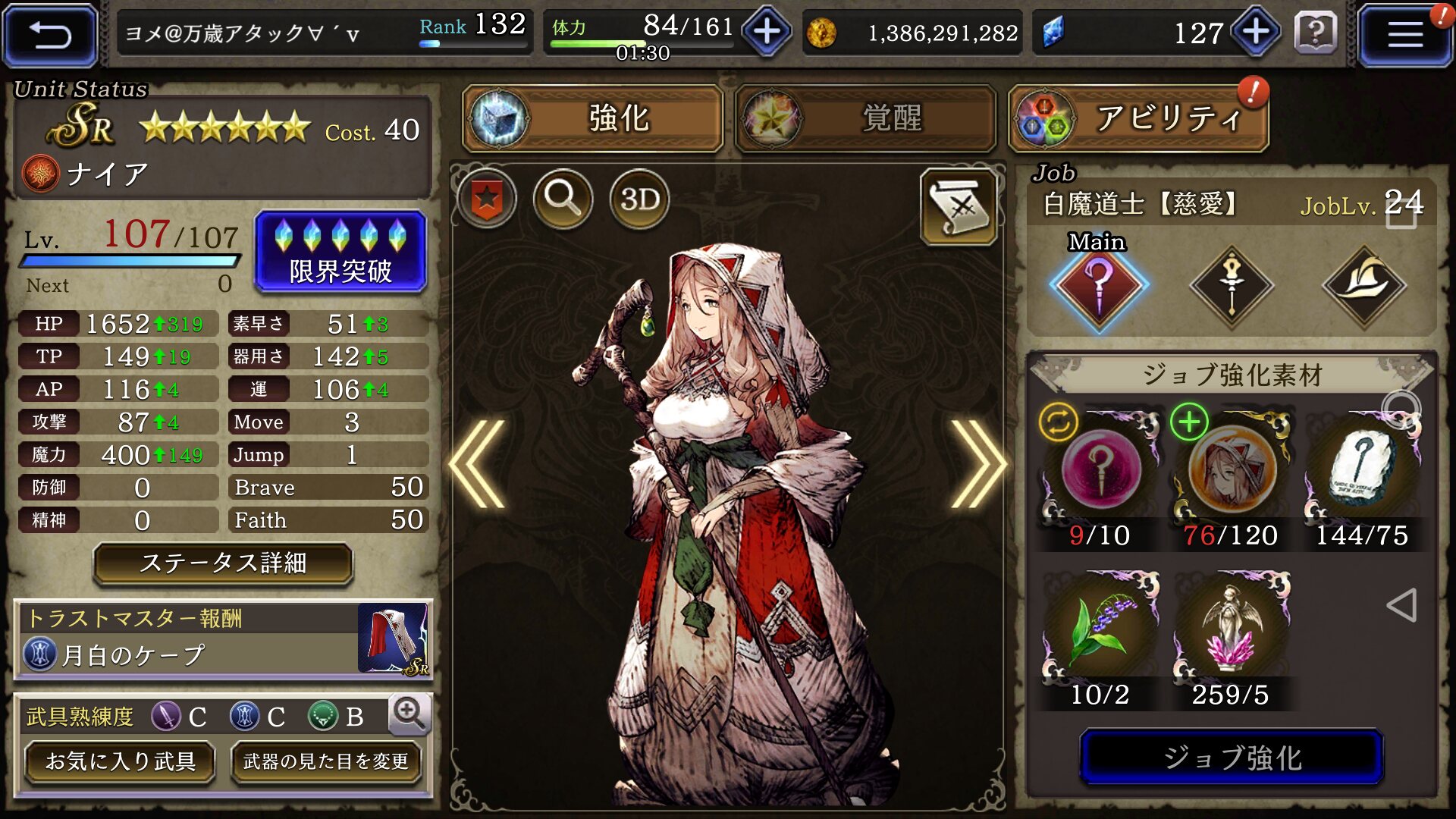Viewport: 1456px width, 819px height.
Task: Start ジョブ強化 job enhancement
Action: coord(1232,757)
